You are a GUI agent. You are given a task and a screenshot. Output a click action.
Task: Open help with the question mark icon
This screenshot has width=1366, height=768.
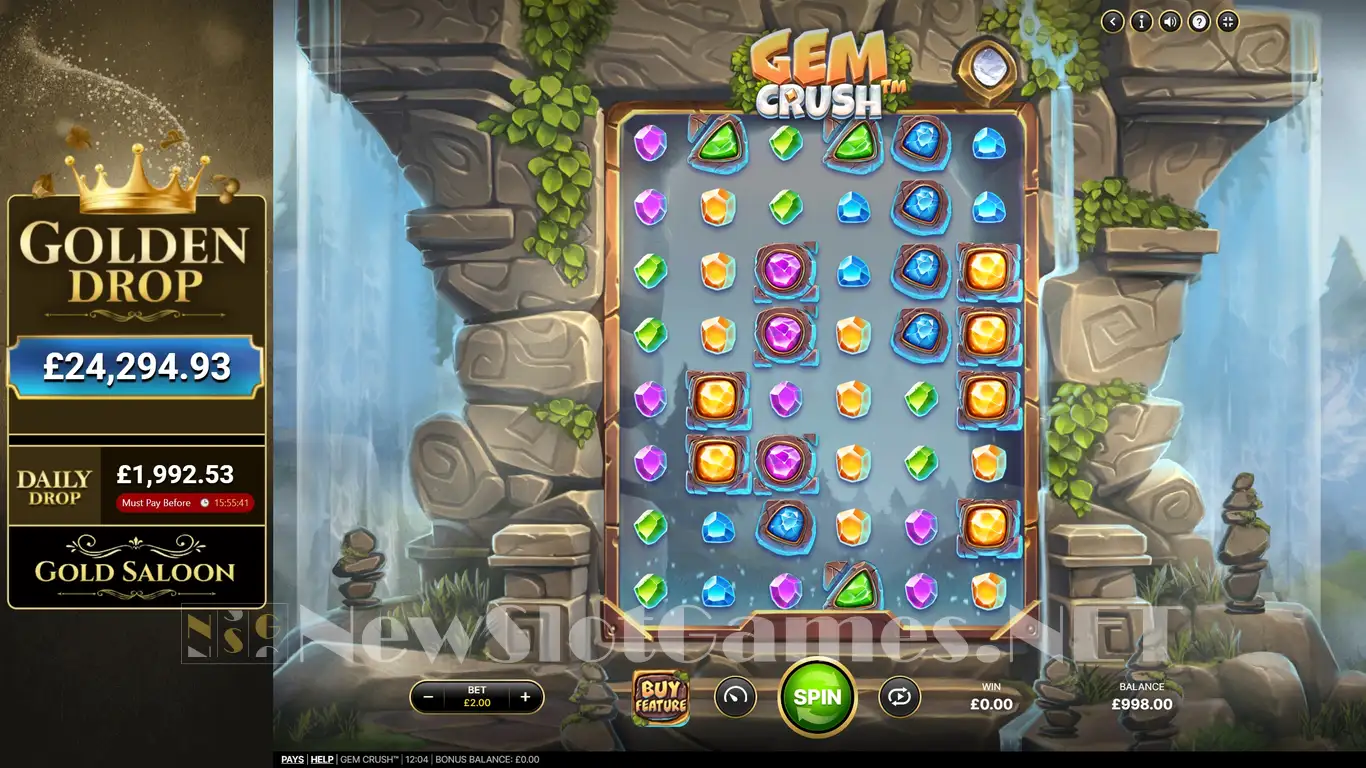[x=1199, y=21]
